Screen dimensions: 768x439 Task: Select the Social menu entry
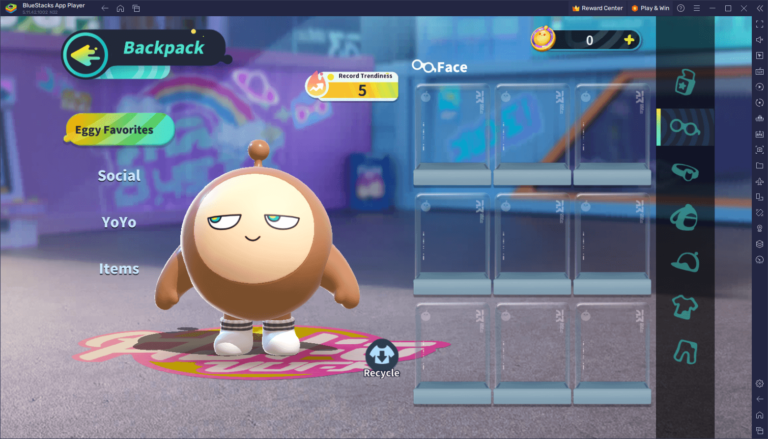point(118,175)
